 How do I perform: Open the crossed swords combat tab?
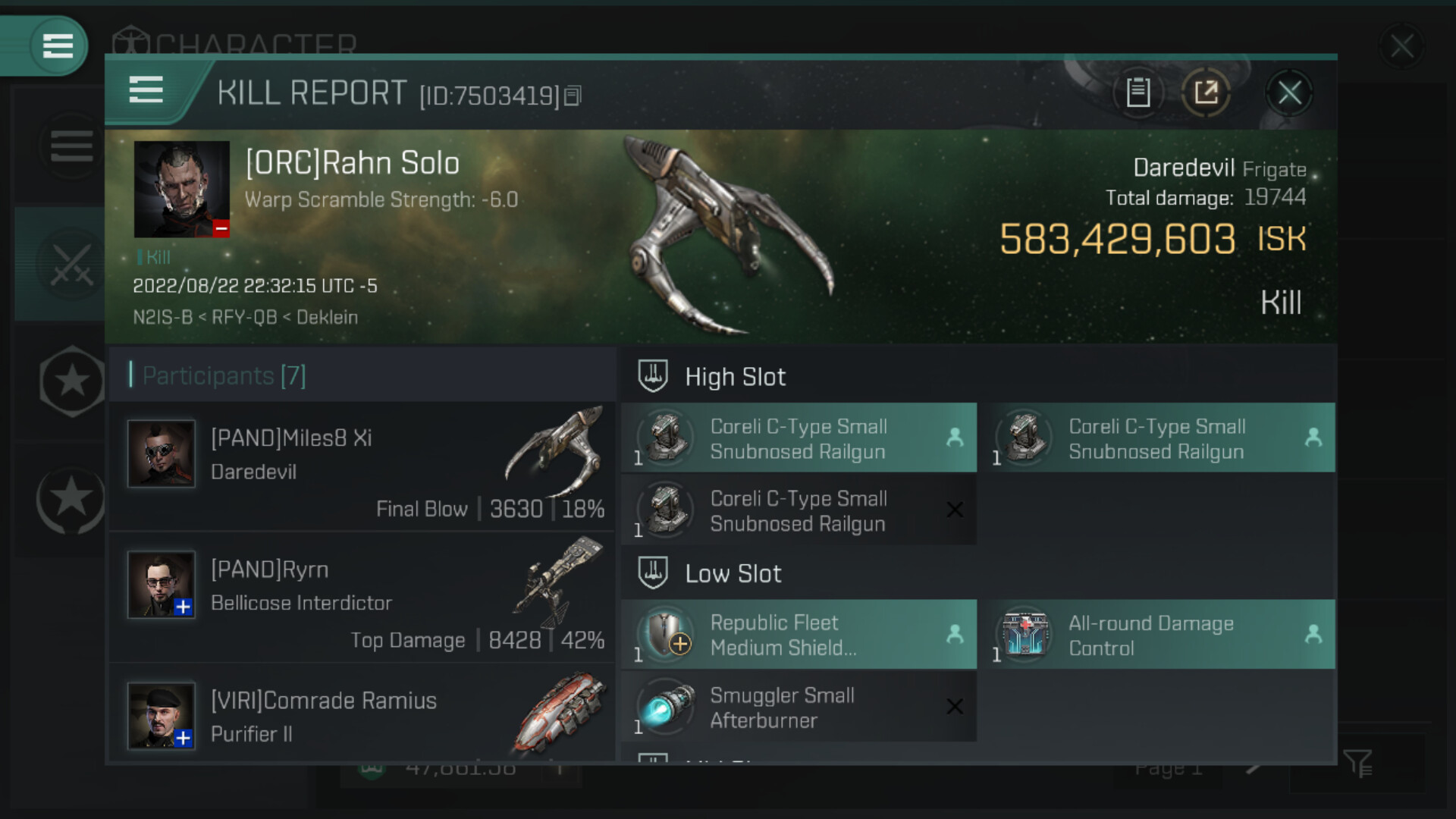tap(71, 265)
